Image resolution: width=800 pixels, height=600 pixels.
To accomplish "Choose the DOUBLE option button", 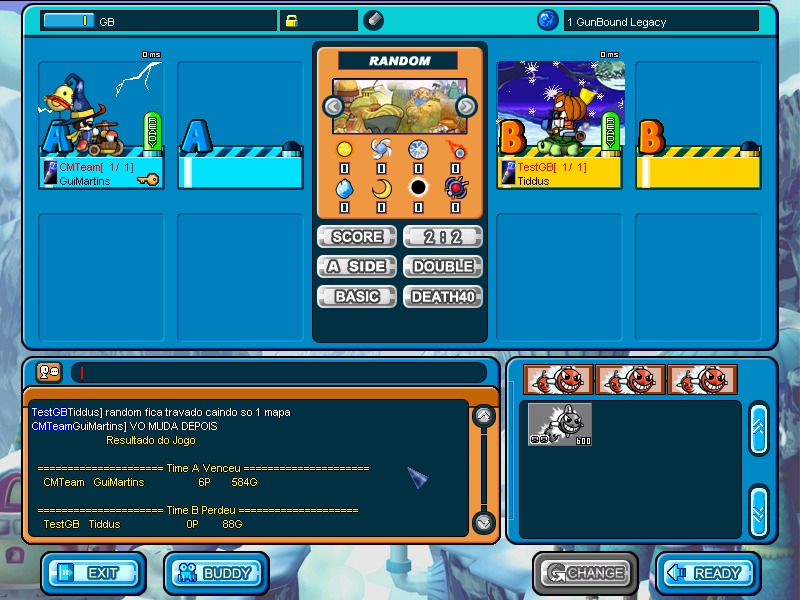I will pyautogui.click(x=442, y=267).
